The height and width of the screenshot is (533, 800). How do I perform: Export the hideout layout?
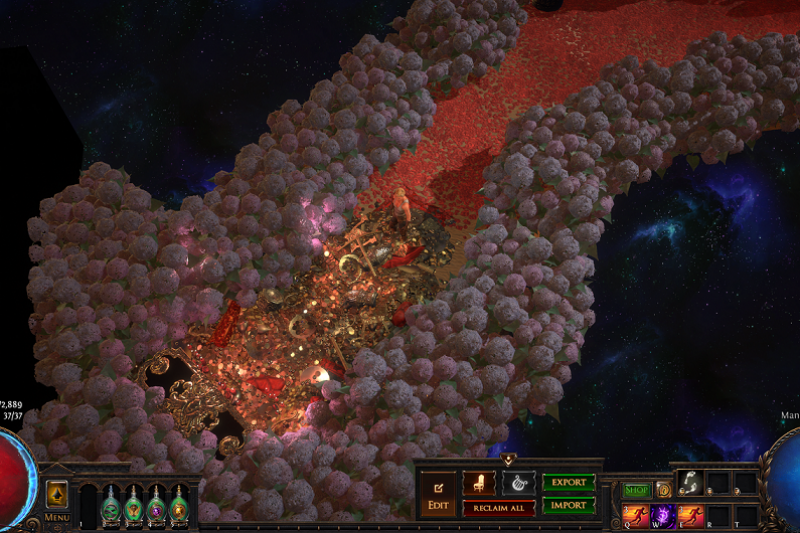coord(568,482)
